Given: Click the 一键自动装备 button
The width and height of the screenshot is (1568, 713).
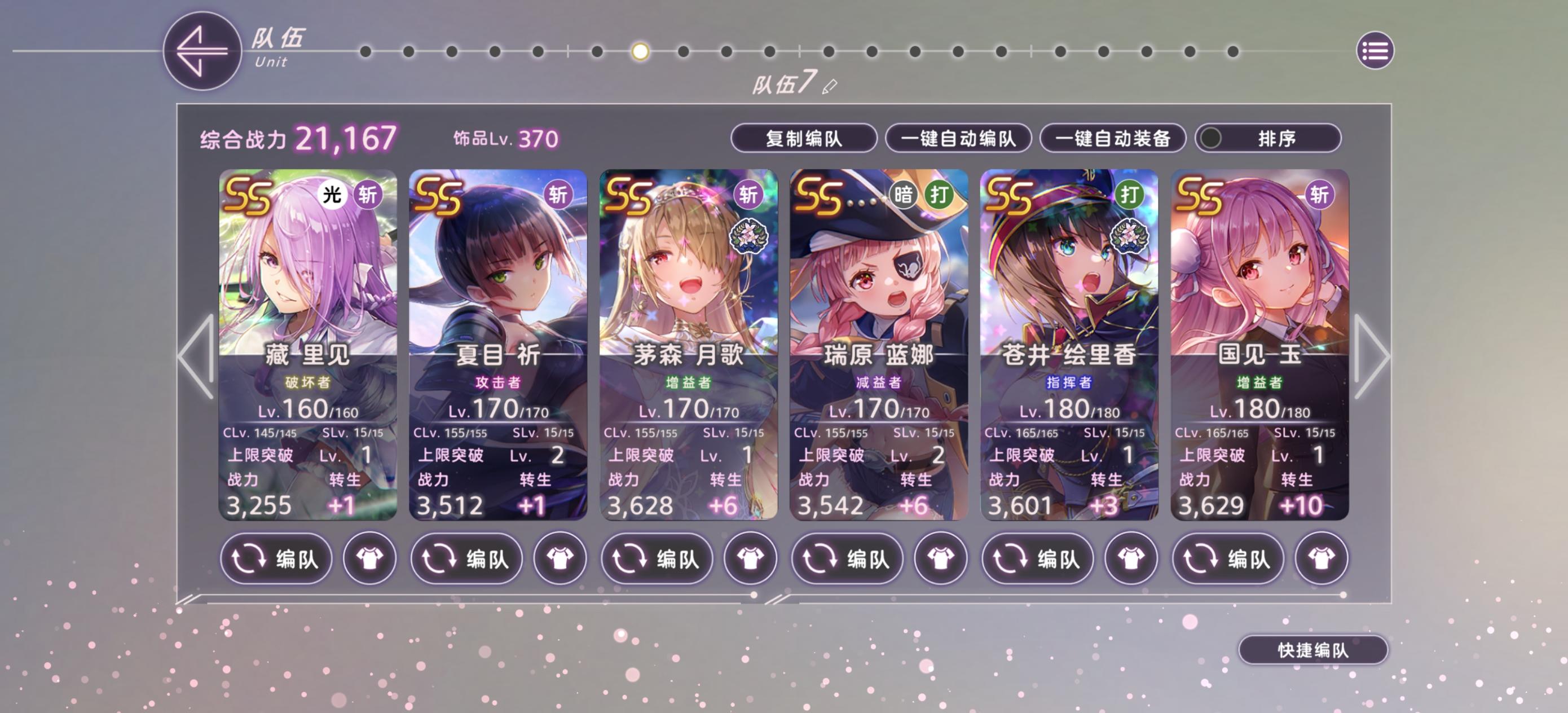Looking at the screenshot, I should point(1112,139).
